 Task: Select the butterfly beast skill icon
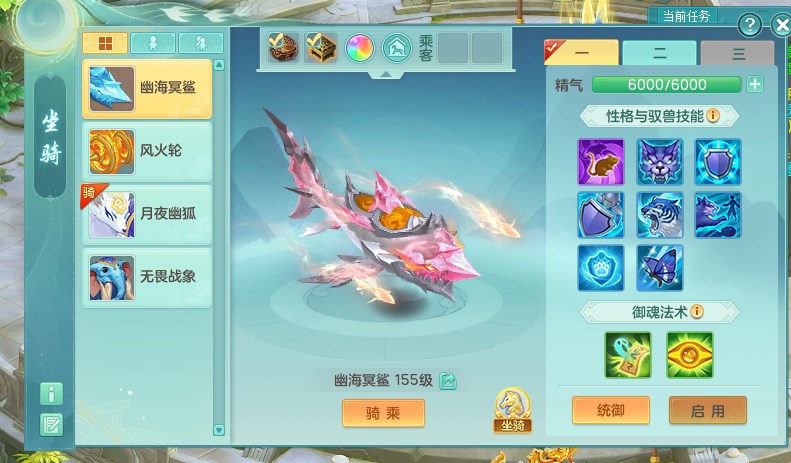[x=659, y=267]
